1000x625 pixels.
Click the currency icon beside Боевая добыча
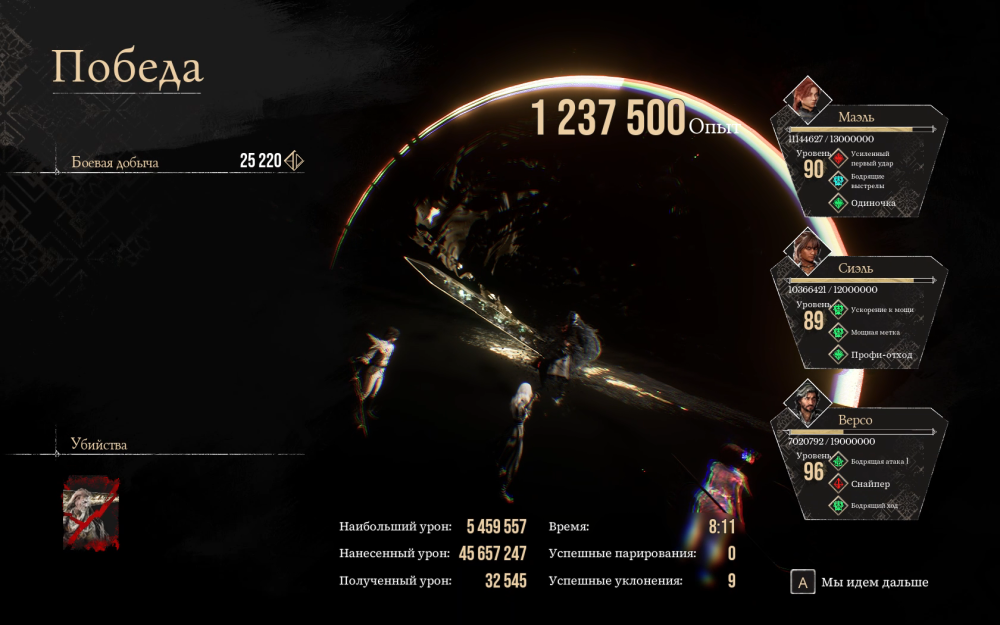(294, 161)
